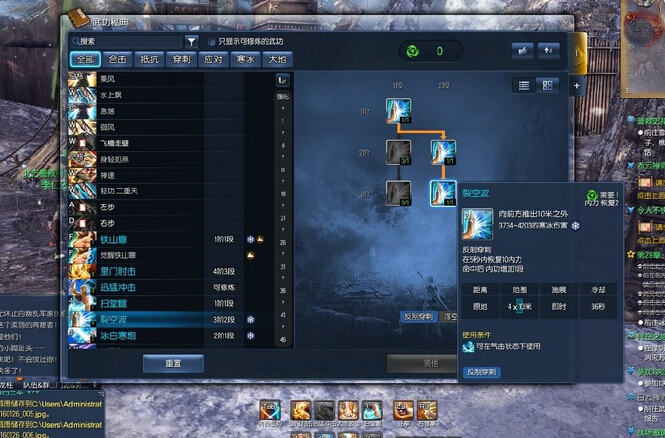Switch skill tree to grid view
The image size is (665, 438).
(547, 85)
